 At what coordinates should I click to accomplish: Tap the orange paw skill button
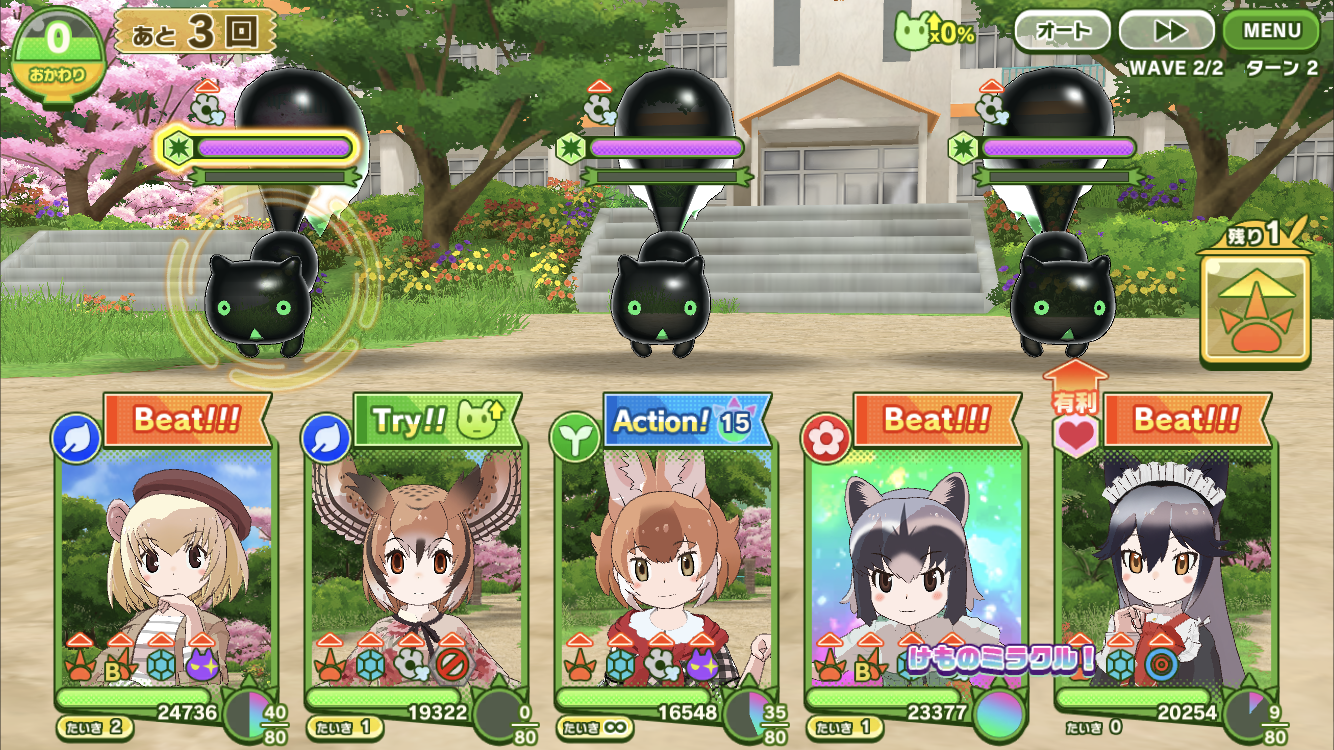tap(1256, 309)
